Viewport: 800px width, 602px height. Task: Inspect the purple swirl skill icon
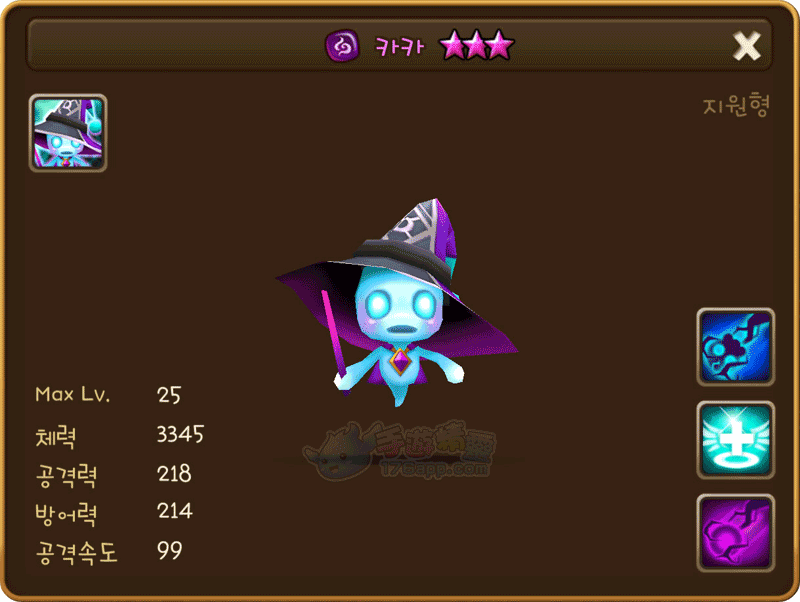[x=735, y=532]
